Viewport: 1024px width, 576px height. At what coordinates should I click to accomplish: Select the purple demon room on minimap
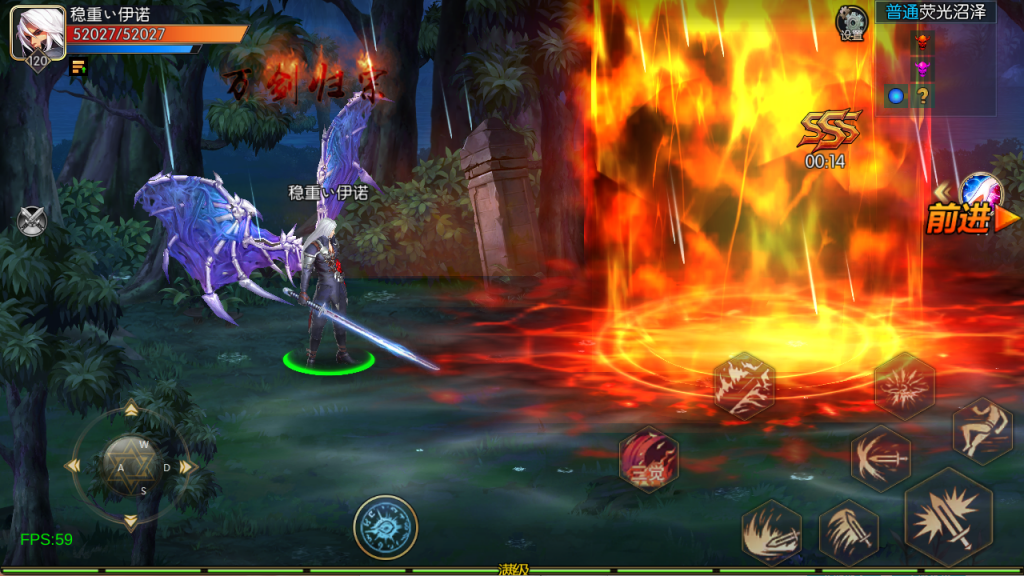922,68
